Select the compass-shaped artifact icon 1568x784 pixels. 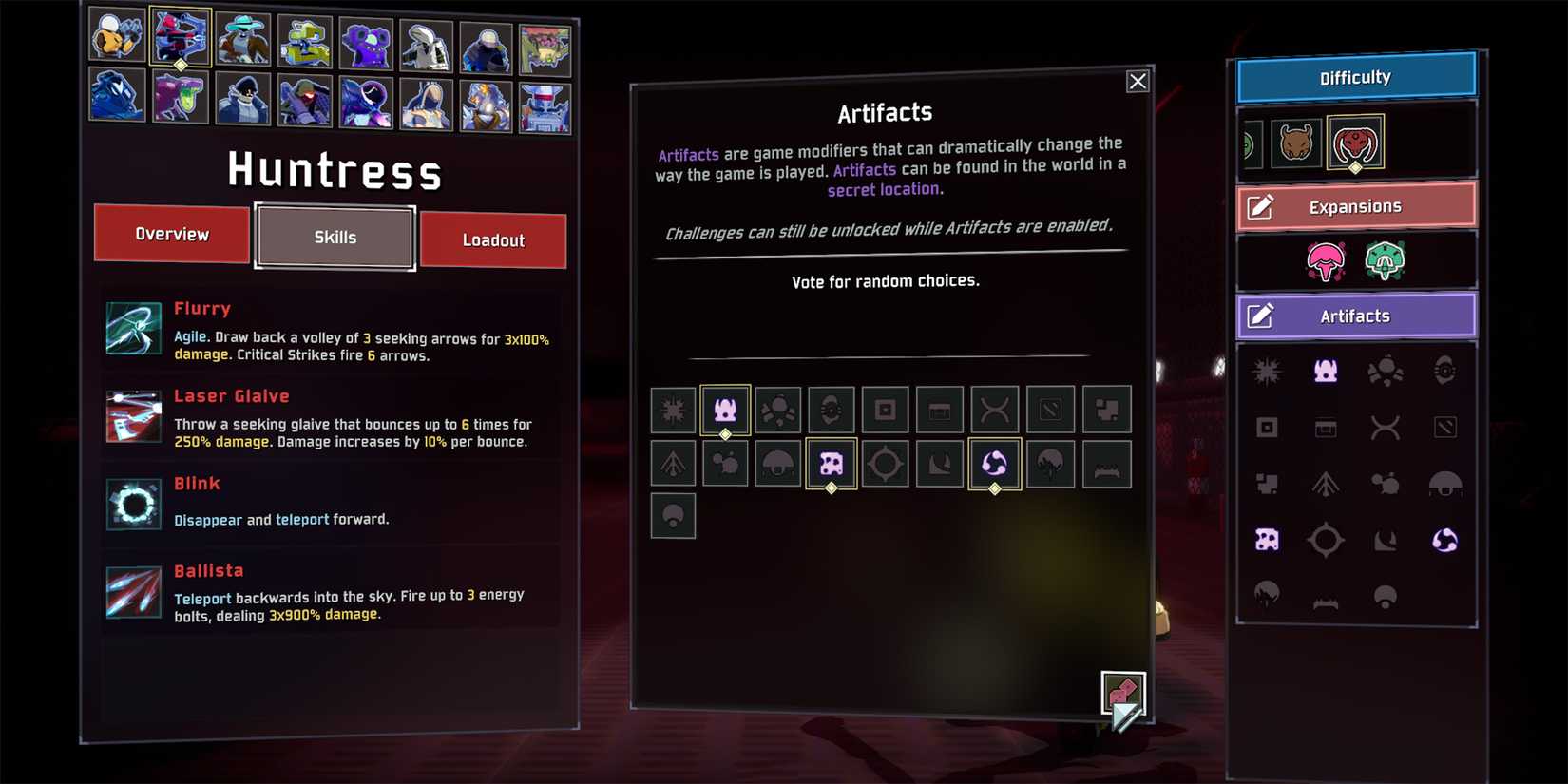pyautogui.click(x=884, y=464)
